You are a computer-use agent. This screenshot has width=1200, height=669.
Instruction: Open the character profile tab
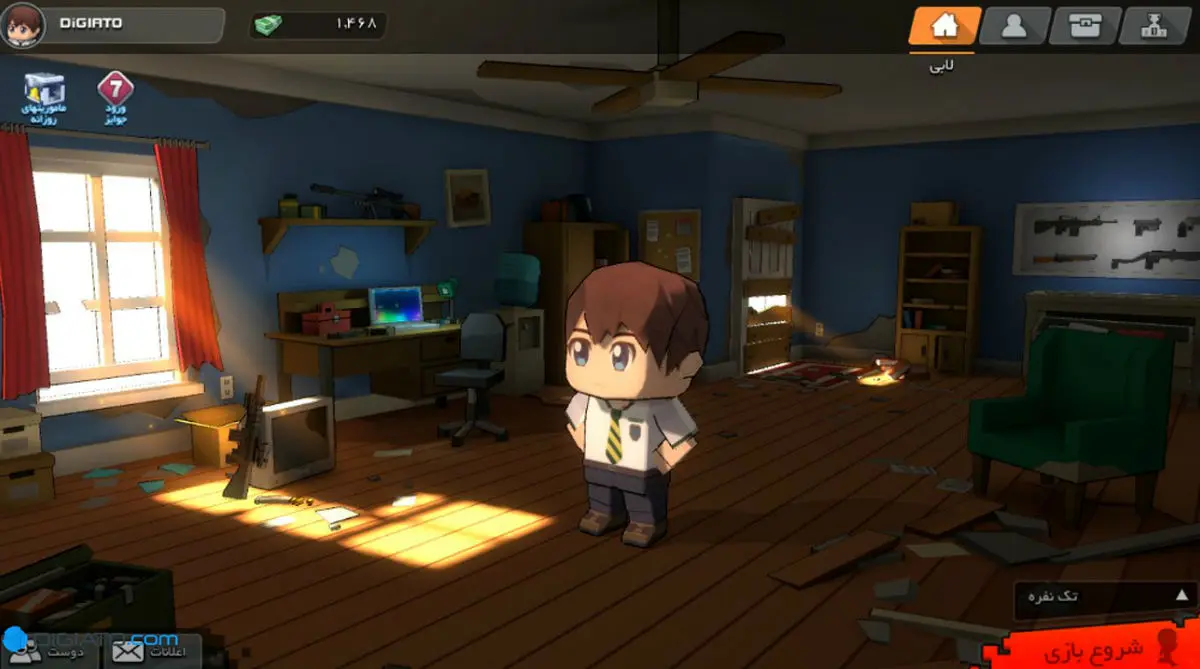pyautogui.click(x=1014, y=26)
